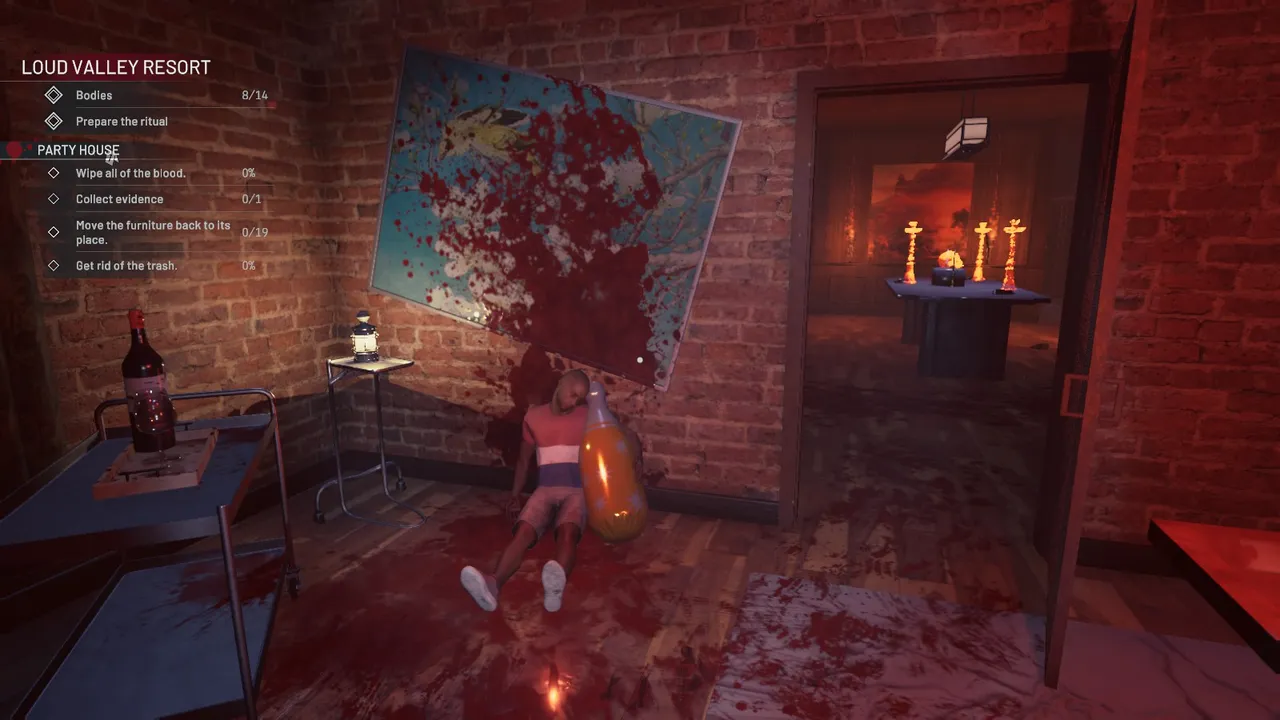This screenshot has width=1280, height=720.
Task: Toggle the Prepare the ritual completion marker
Action: pos(56,120)
